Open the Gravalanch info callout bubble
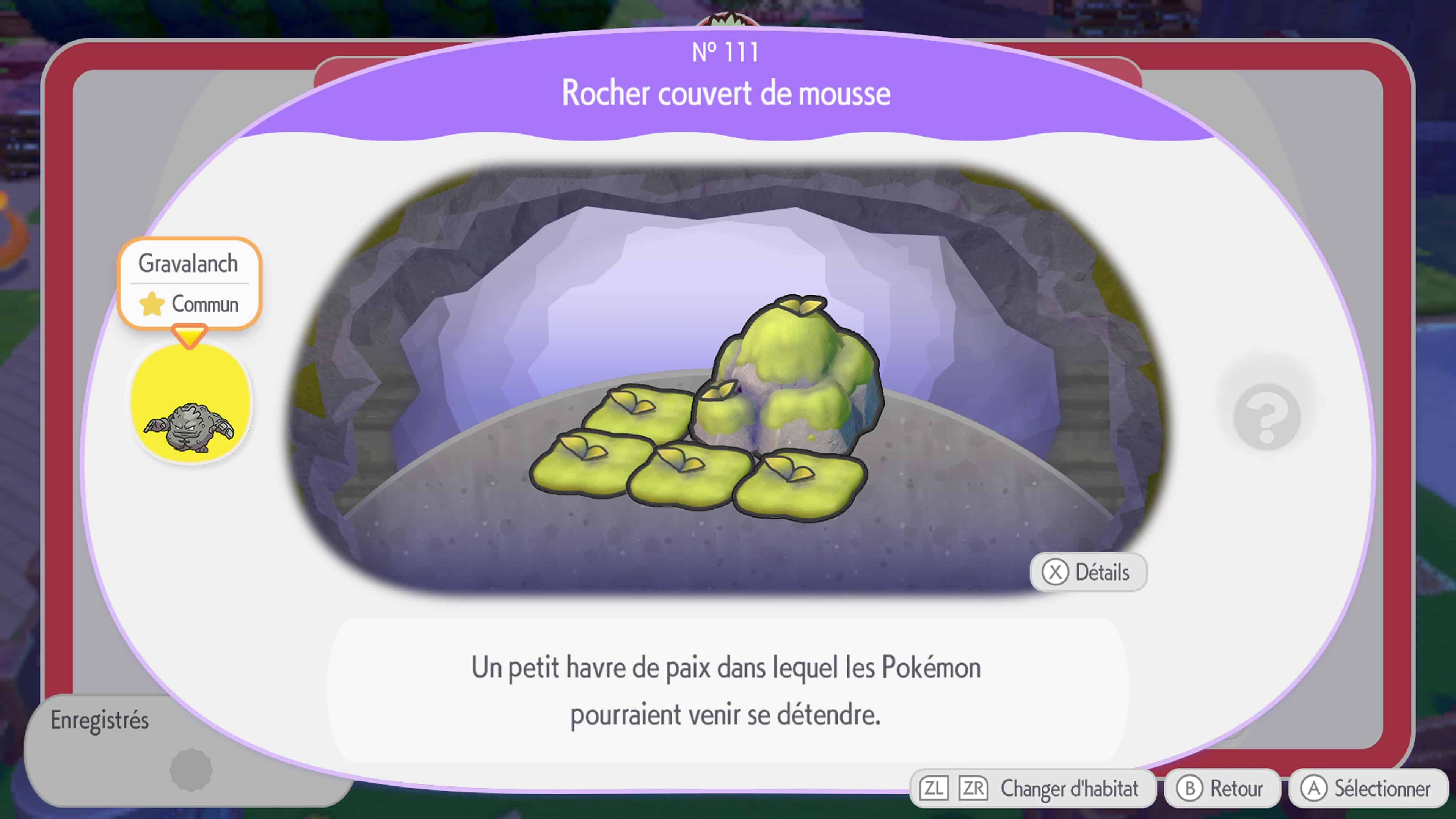This screenshot has height=819, width=1456. (x=190, y=264)
